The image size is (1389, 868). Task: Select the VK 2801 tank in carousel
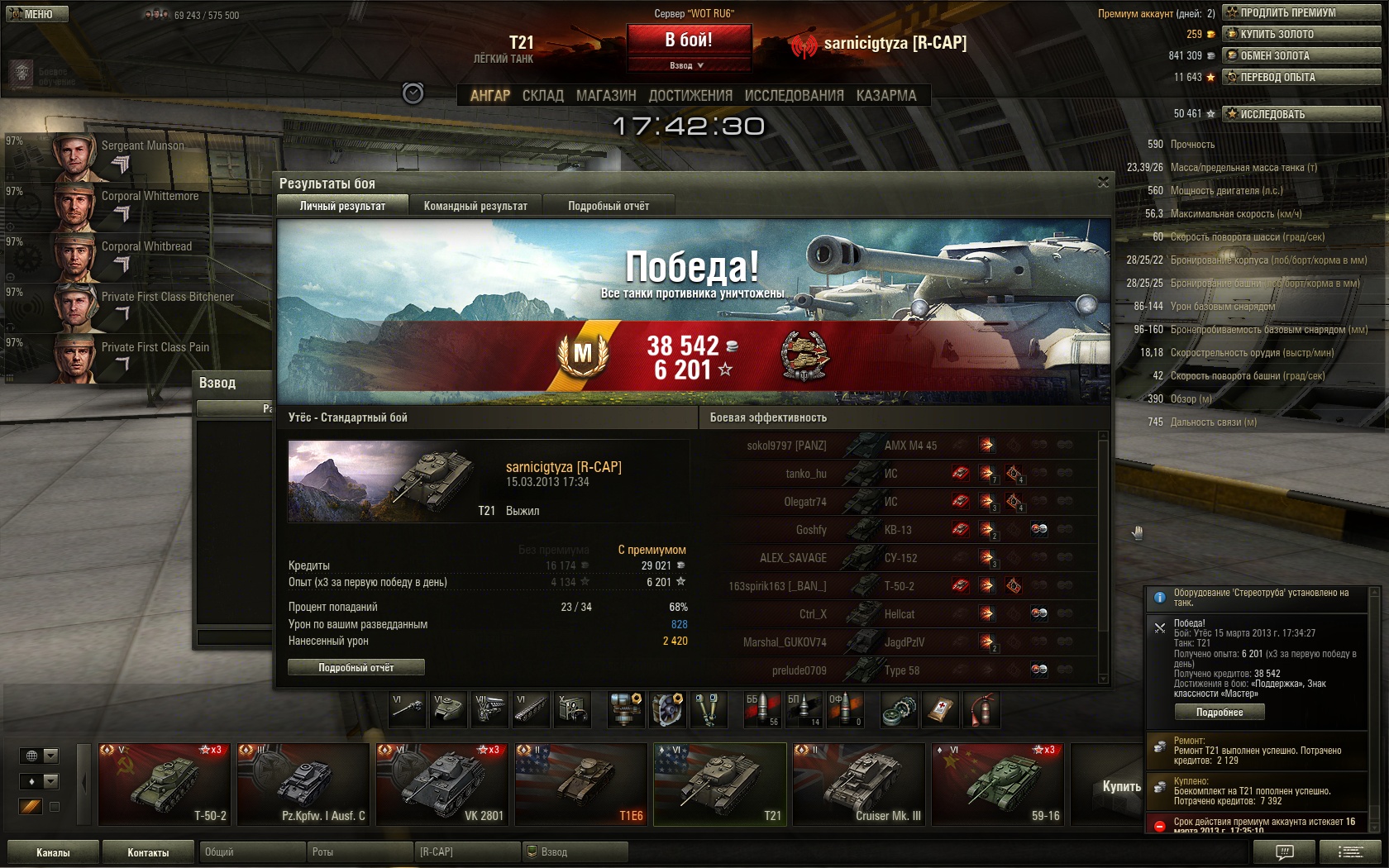[442, 785]
